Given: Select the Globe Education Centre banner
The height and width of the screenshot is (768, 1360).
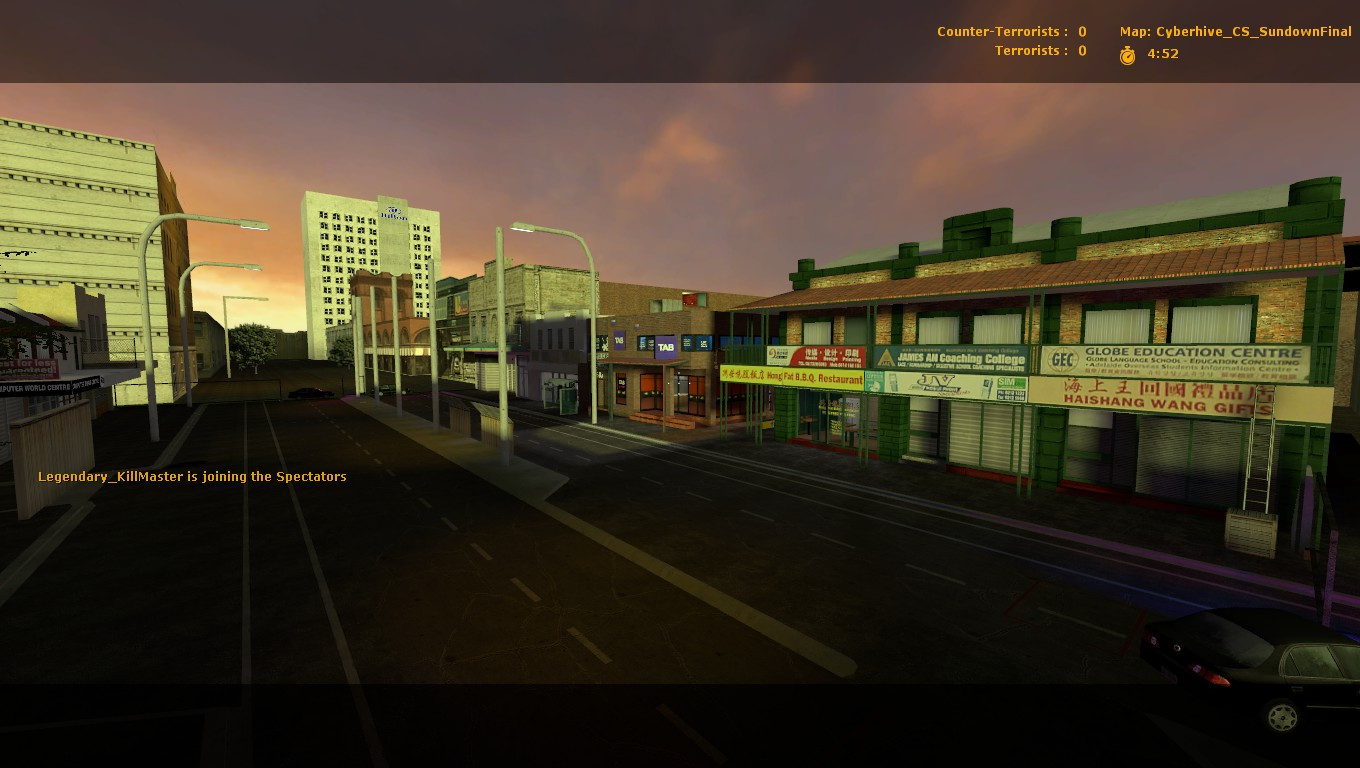Looking at the screenshot, I should 1190,358.
